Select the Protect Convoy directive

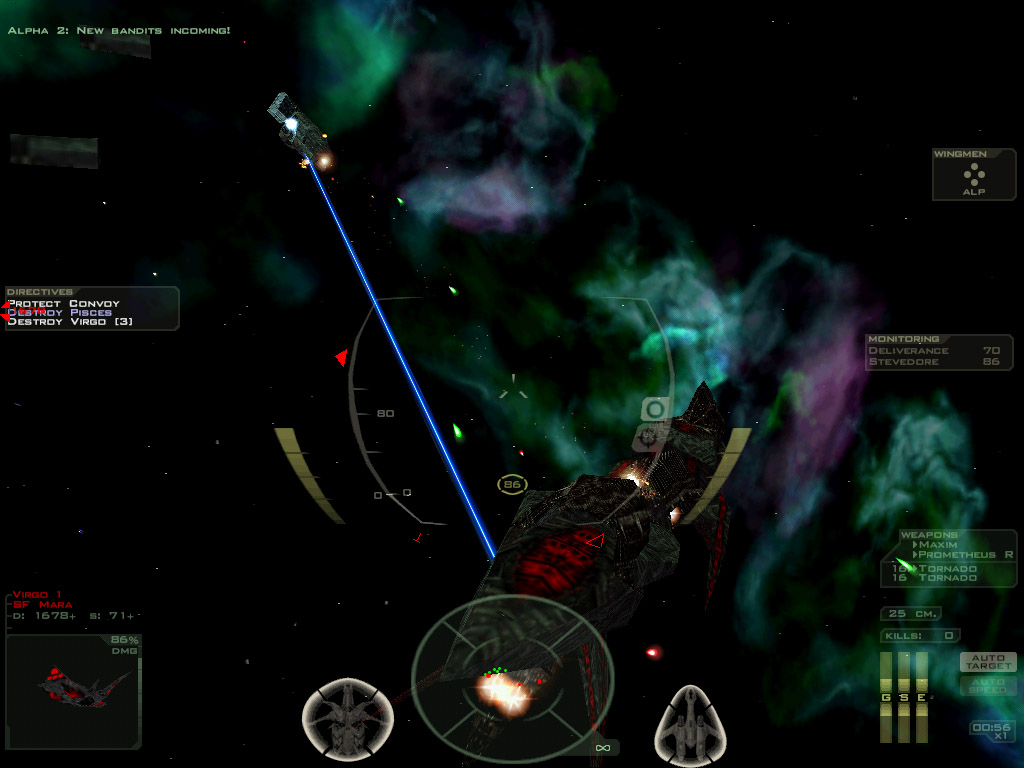[x=64, y=303]
